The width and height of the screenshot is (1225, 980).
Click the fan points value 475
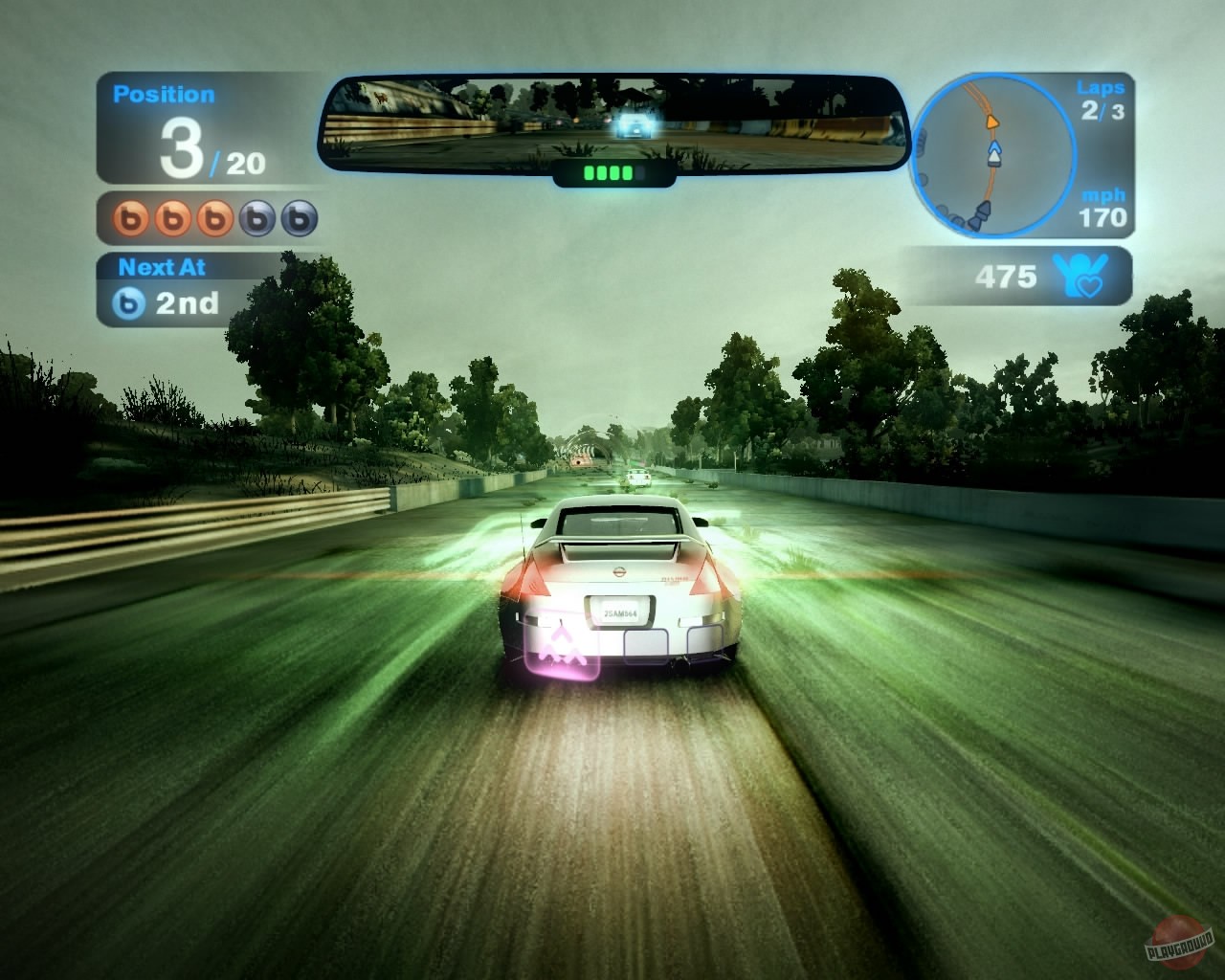1006,276
